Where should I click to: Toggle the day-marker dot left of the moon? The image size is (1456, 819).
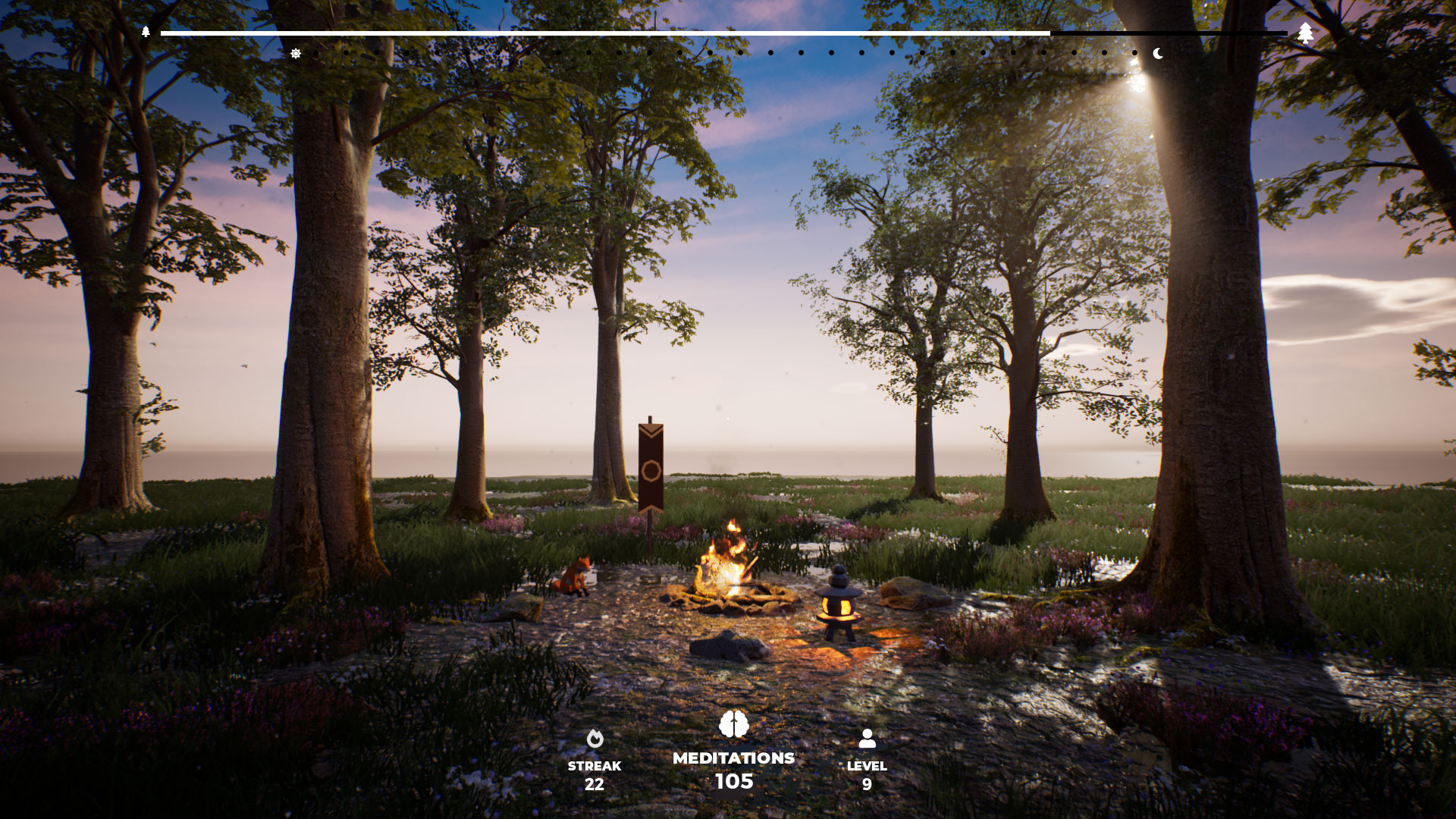tap(1133, 53)
